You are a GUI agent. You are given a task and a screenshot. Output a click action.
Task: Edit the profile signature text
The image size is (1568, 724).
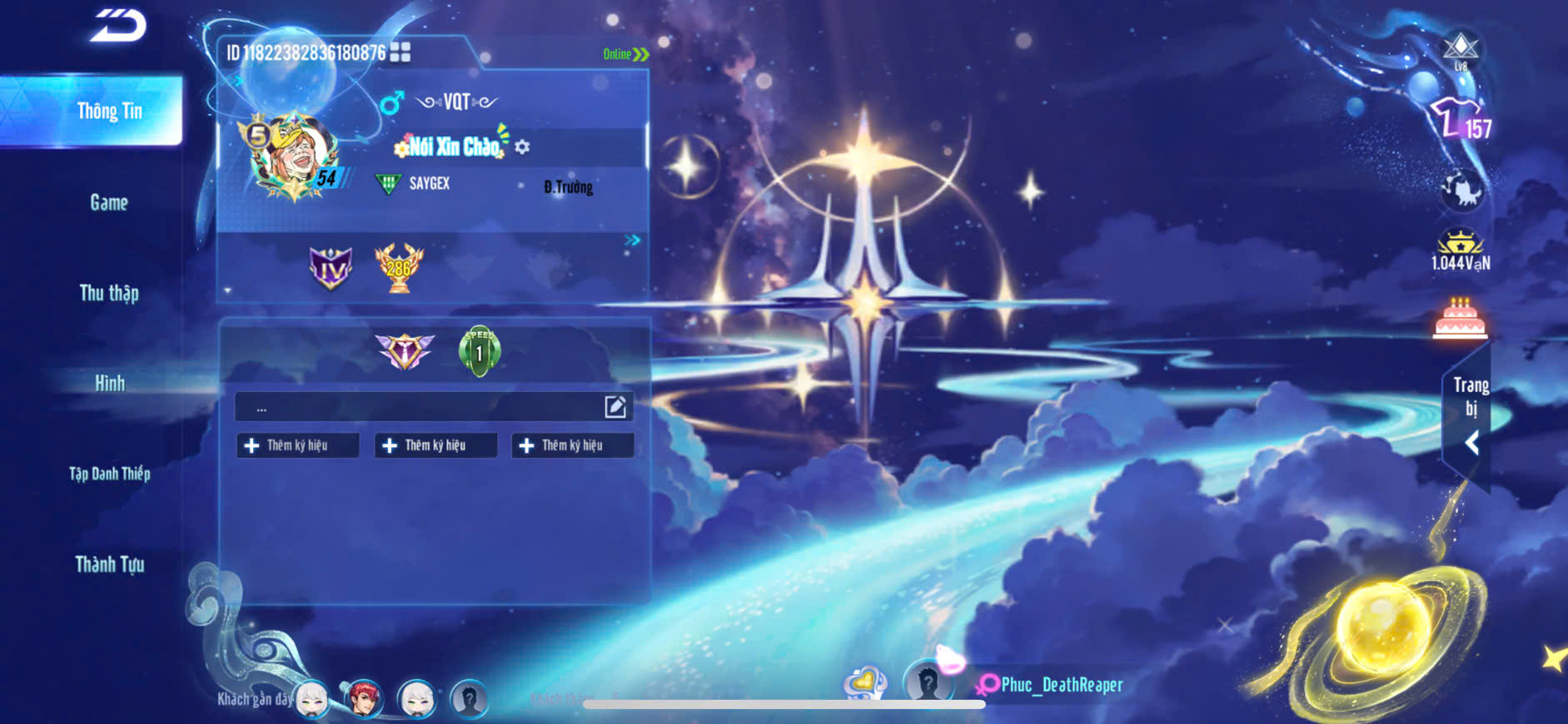tap(615, 407)
